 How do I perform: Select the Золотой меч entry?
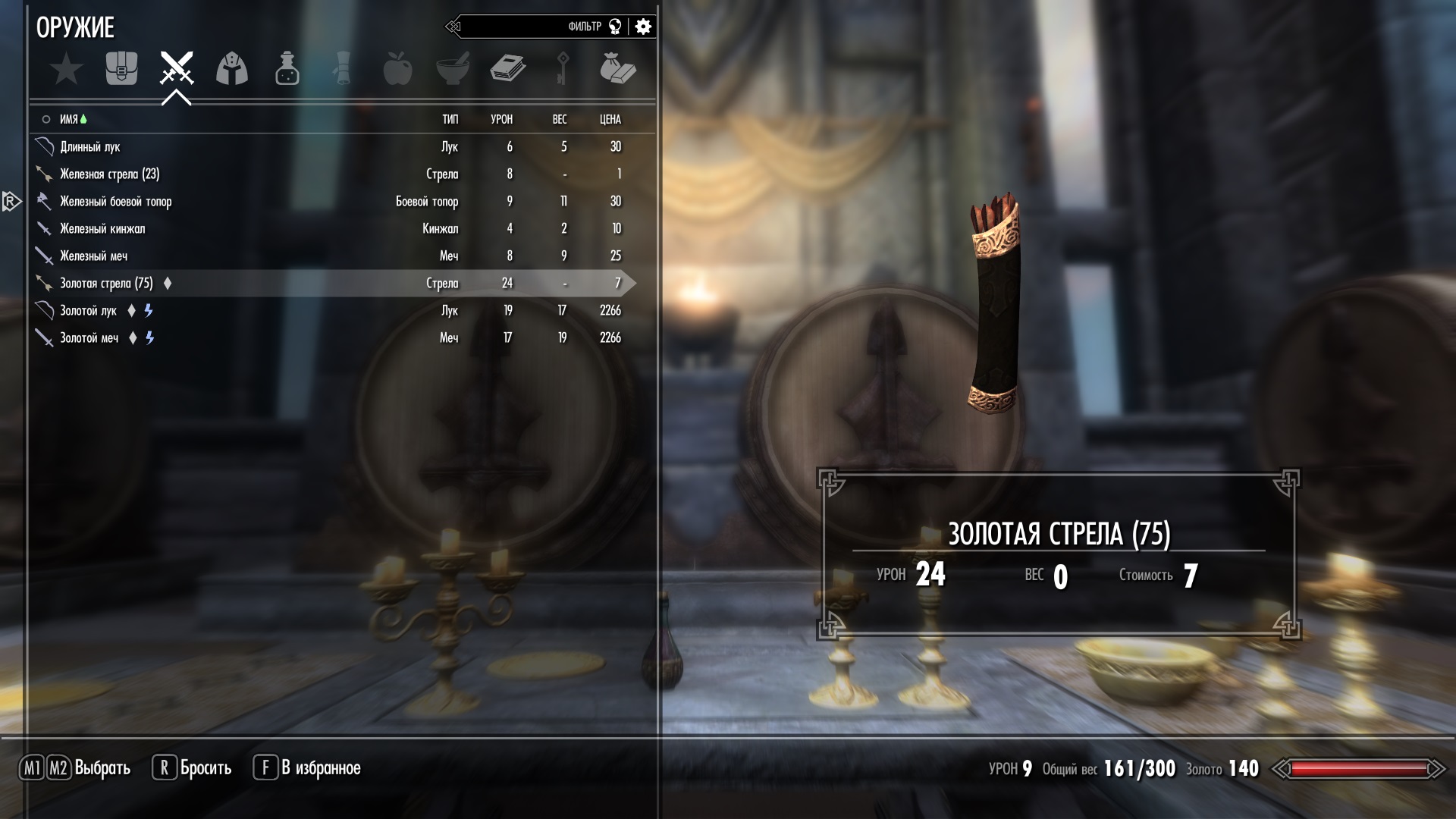pos(89,337)
